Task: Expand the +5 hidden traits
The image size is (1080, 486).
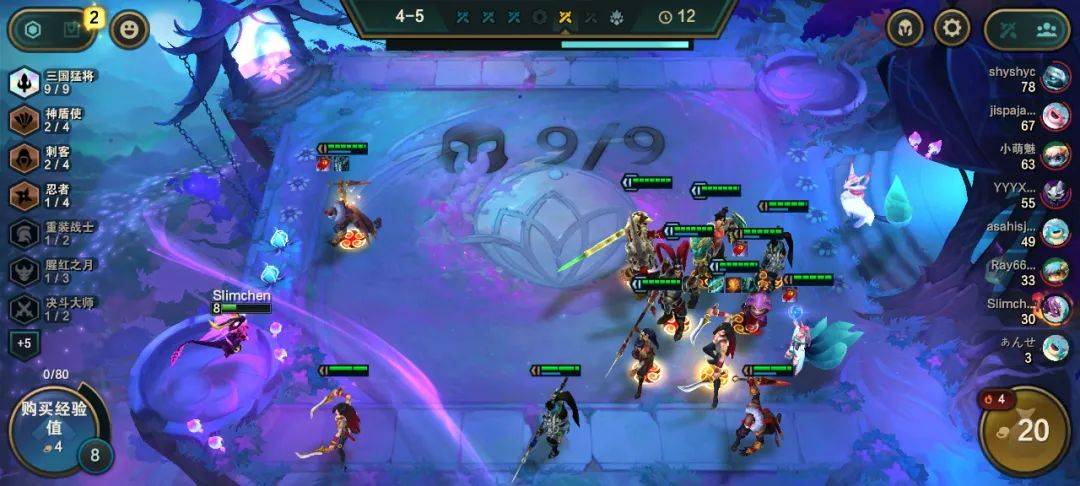Action: pyautogui.click(x=23, y=344)
